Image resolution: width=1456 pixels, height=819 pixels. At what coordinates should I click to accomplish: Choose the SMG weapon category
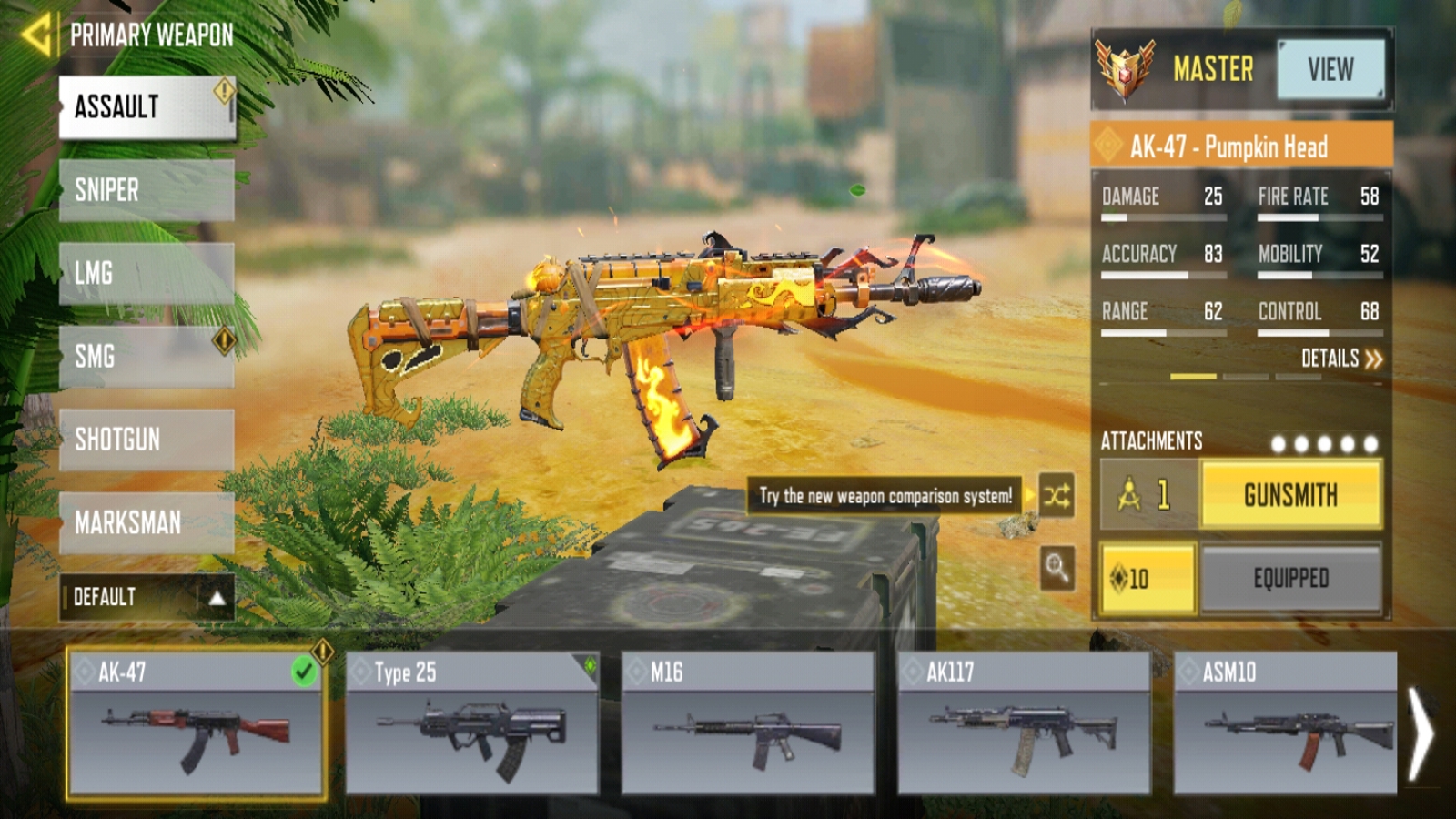point(147,356)
